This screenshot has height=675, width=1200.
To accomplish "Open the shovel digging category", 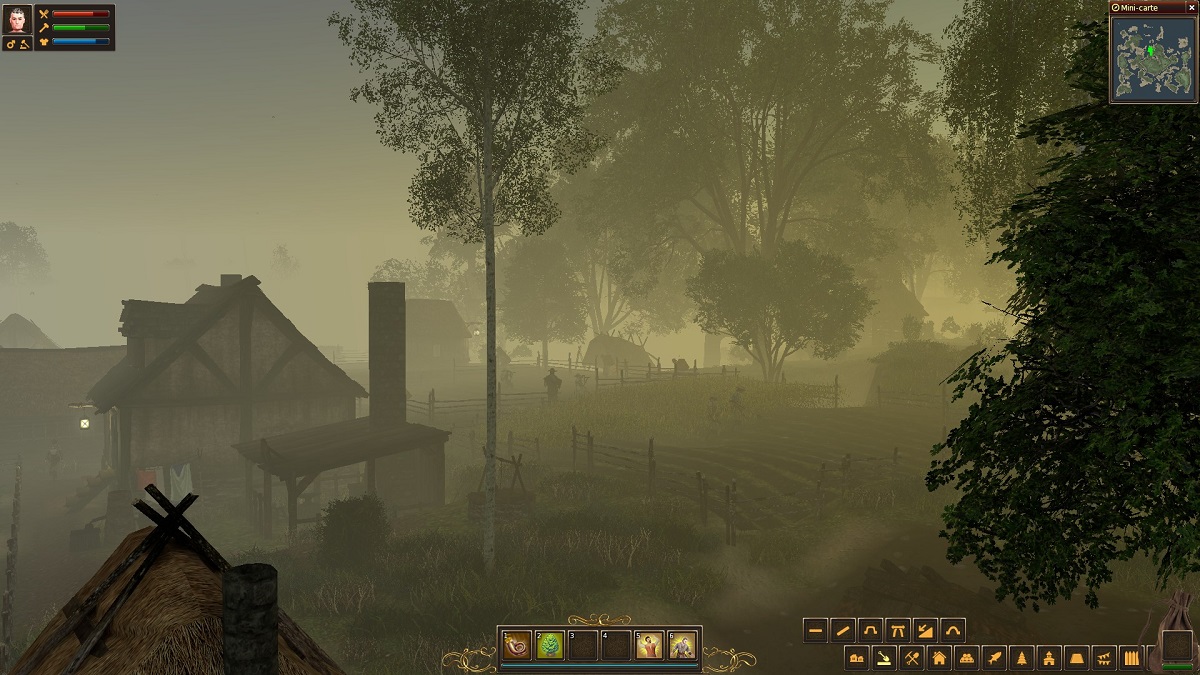I will [x=885, y=658].
